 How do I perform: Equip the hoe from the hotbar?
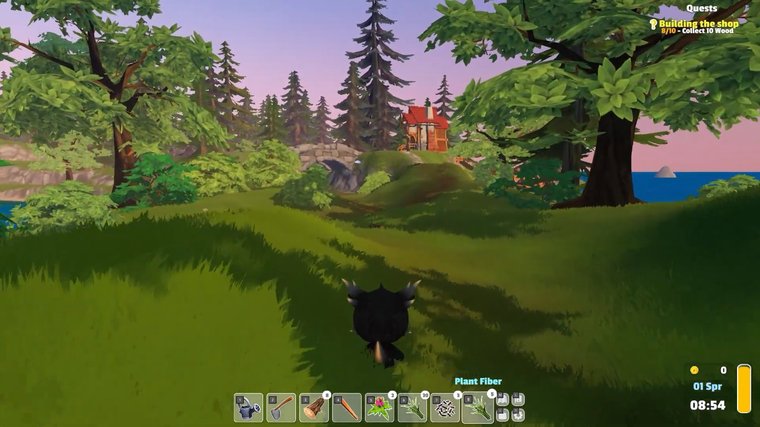281,407
